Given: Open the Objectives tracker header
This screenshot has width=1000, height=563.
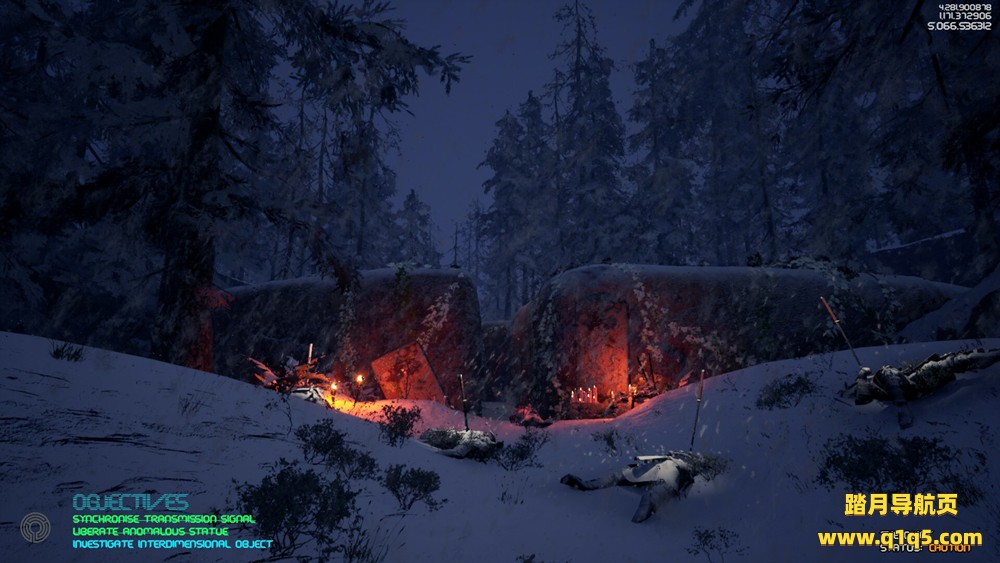Looking at the screenshot, I should 130,502.
